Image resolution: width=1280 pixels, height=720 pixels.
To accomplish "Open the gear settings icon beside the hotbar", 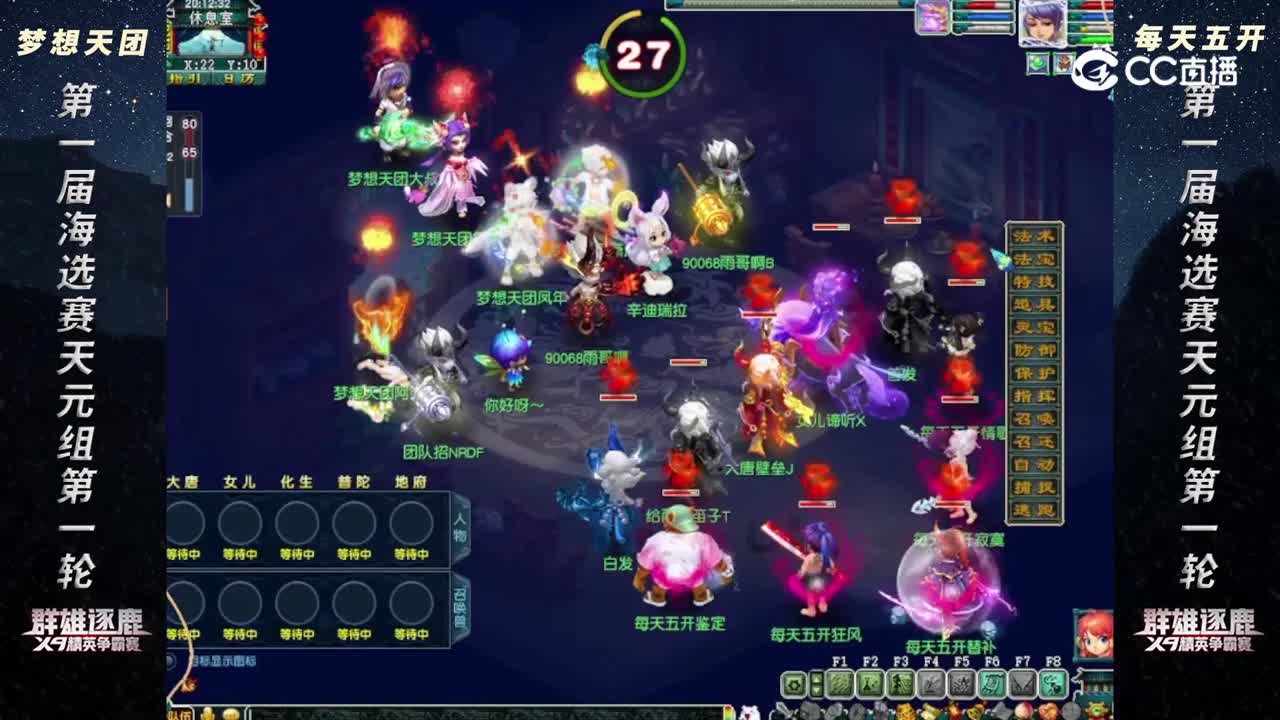I will pyautogui.click(x=794, y=685).
